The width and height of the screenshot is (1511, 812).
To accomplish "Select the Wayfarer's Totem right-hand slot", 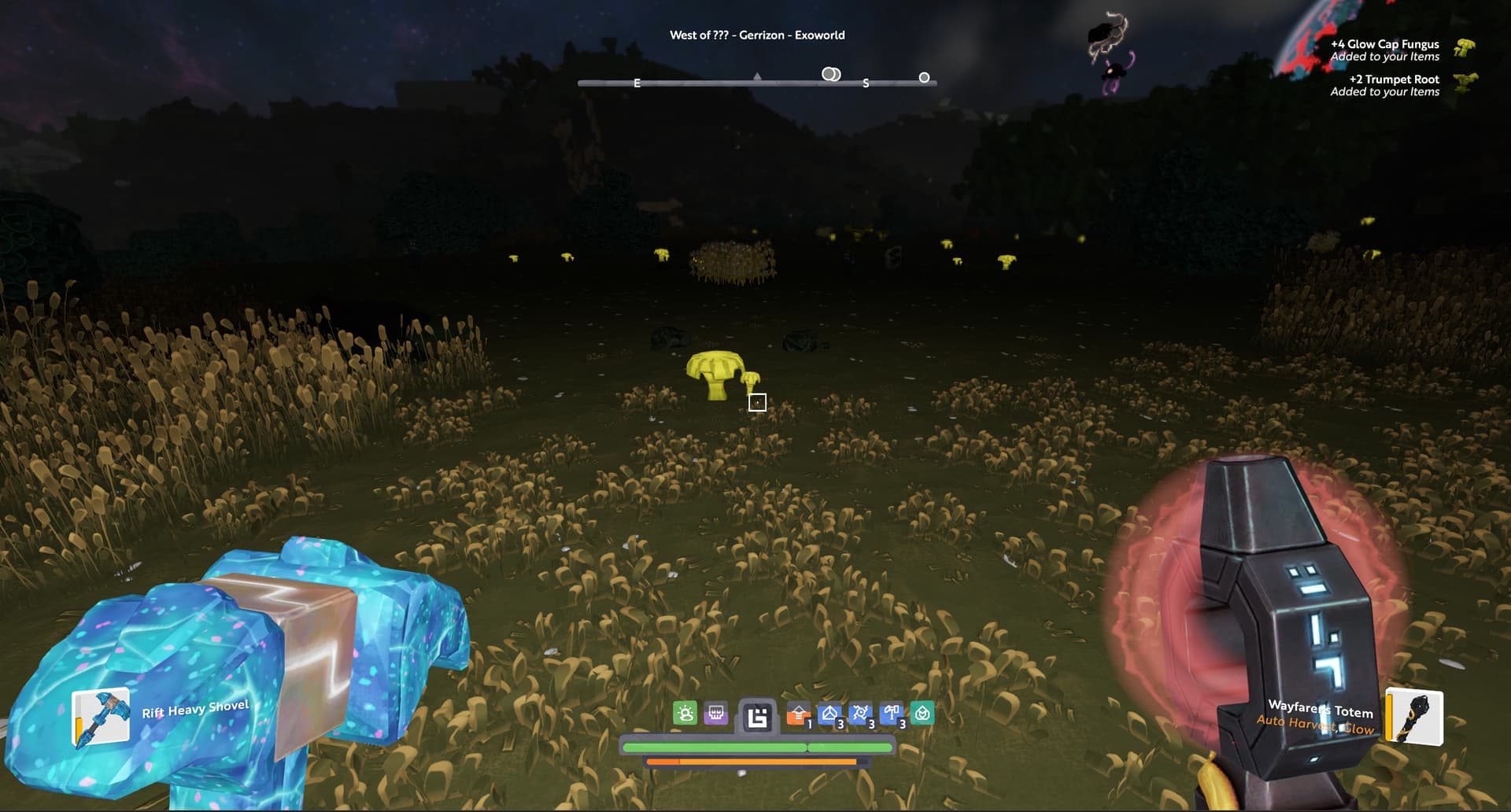I will [x=1414, y=716].
